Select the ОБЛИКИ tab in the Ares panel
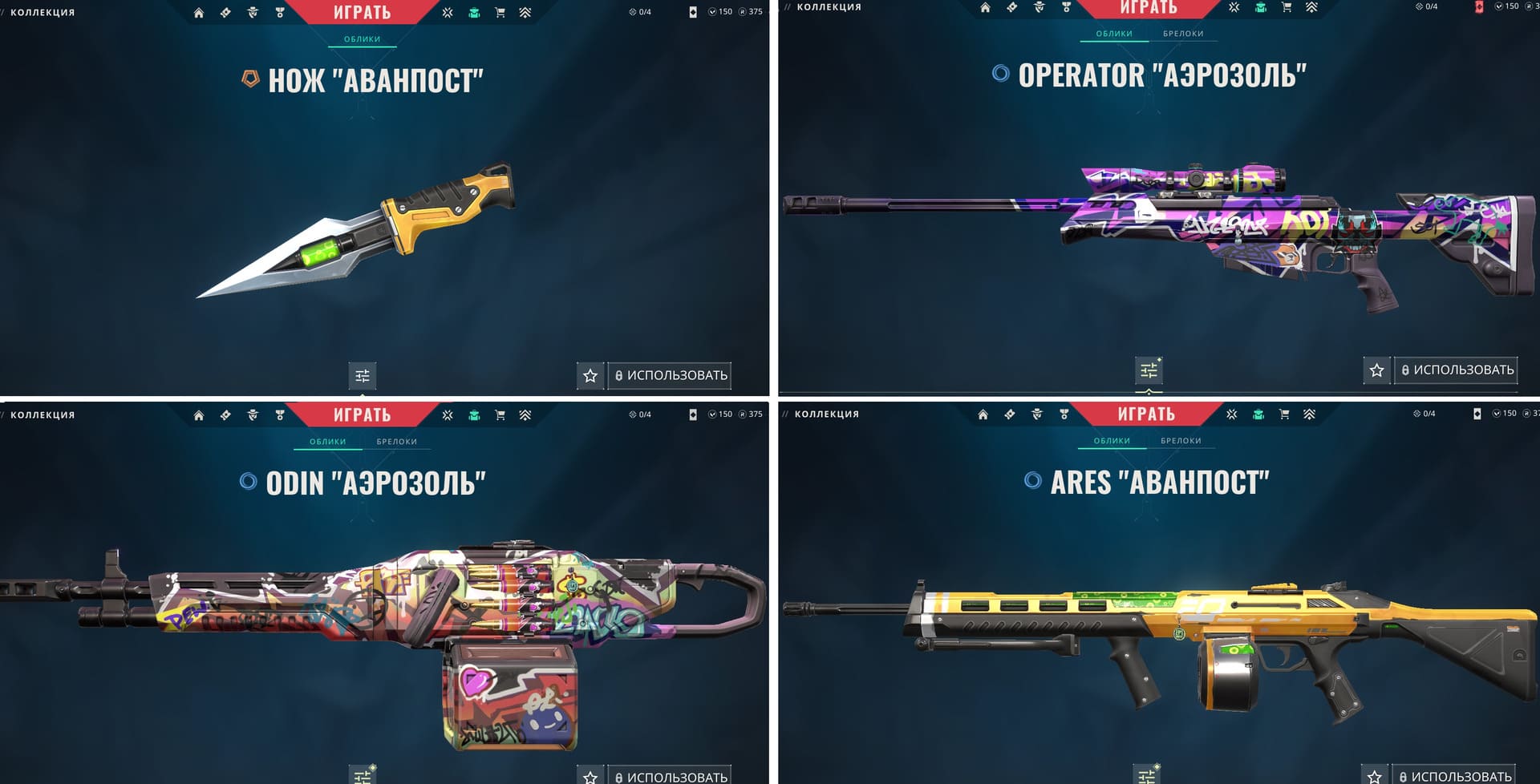 [1112, 441]
